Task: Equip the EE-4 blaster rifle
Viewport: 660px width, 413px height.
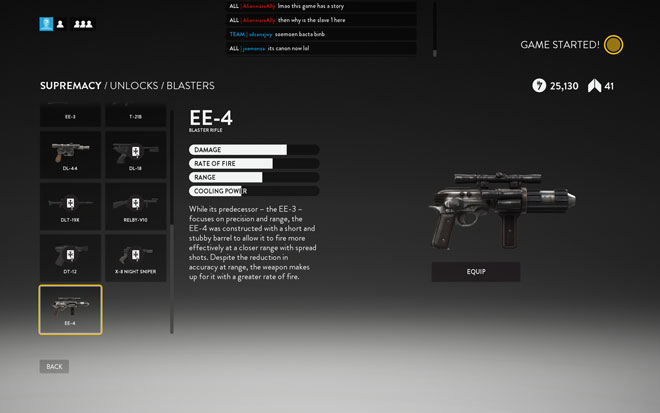Action: tap(476, 271)
